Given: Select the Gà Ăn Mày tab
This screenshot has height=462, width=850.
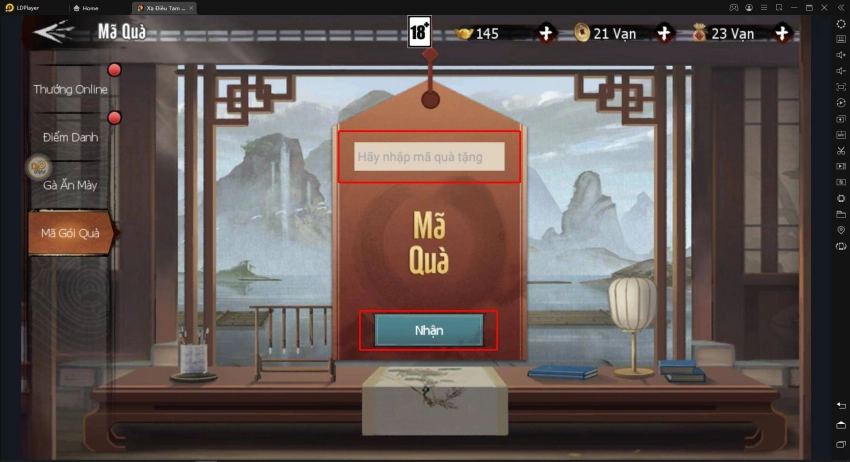Looking at the screenshot, I should [70, 185].
